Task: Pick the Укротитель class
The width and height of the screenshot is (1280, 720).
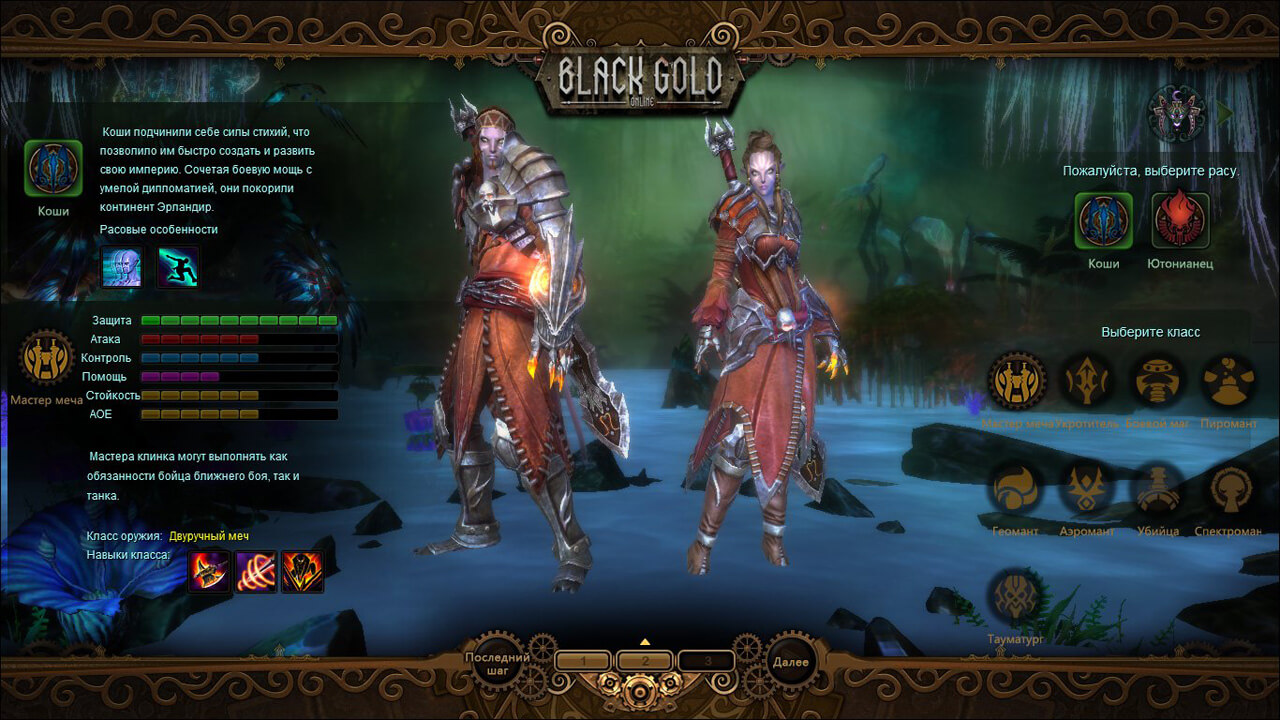Action: (x=1087, y=381)
